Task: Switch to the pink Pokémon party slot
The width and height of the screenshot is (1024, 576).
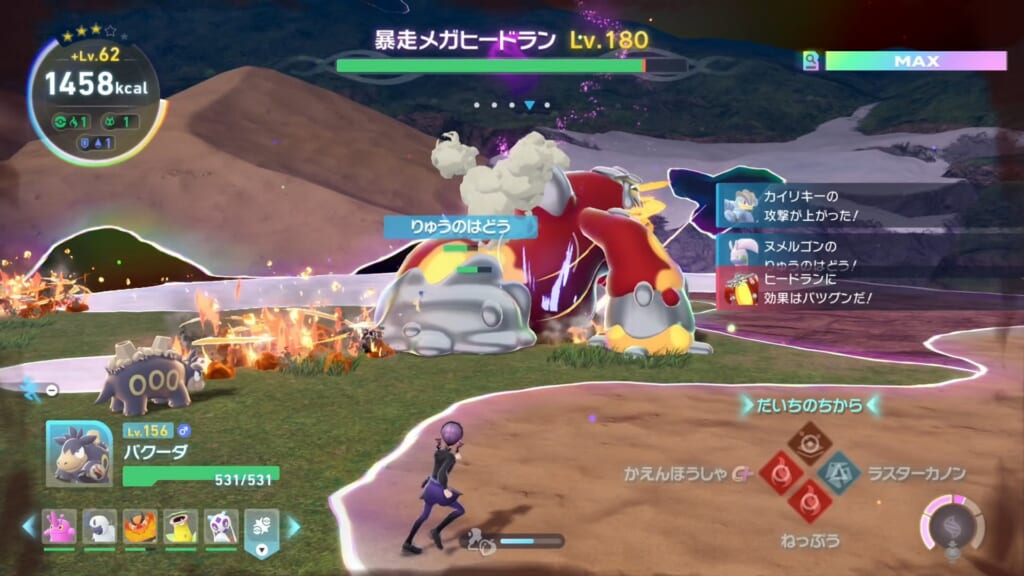Action: [58, 526]
